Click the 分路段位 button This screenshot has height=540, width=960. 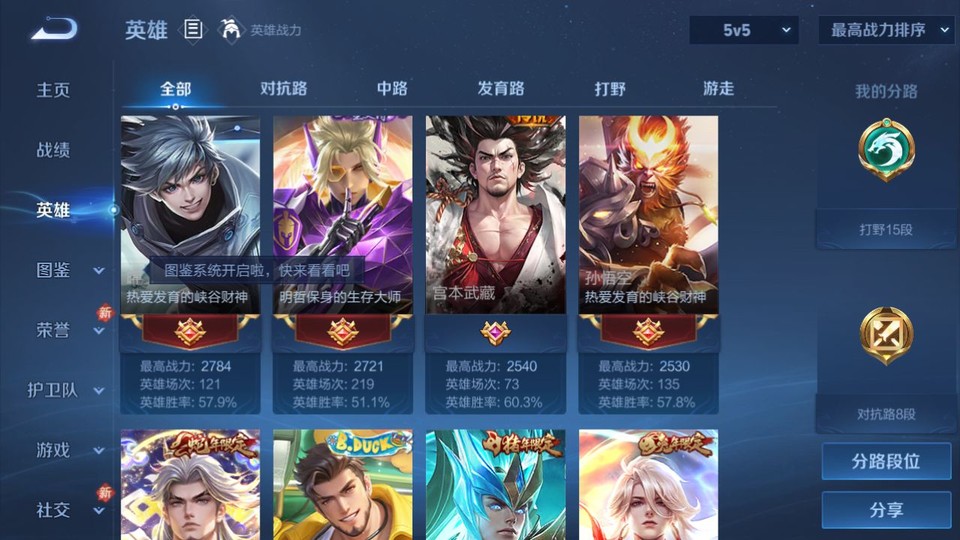tap(886, 462)
